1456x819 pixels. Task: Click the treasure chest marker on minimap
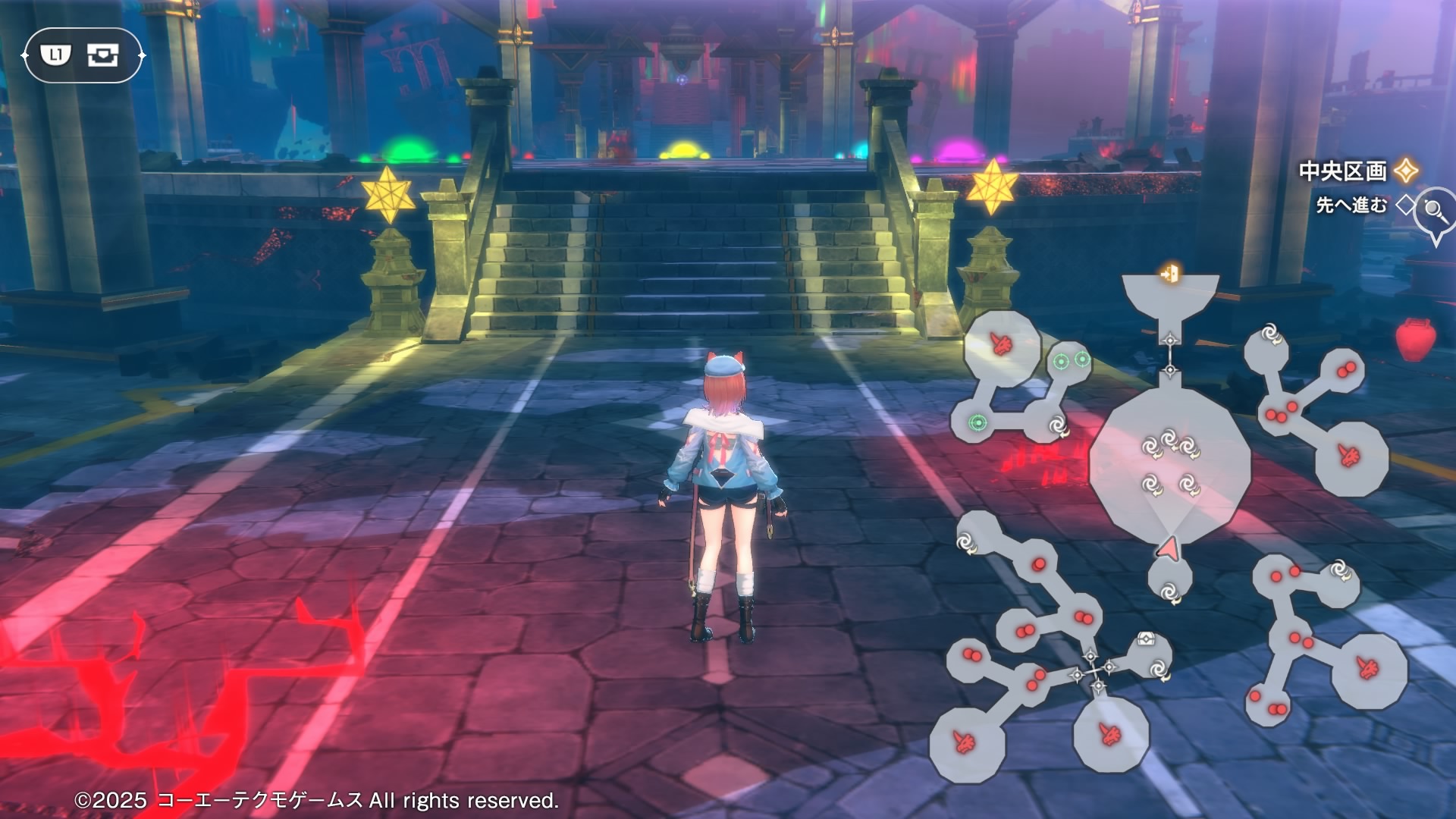[x=1145, y=639]
